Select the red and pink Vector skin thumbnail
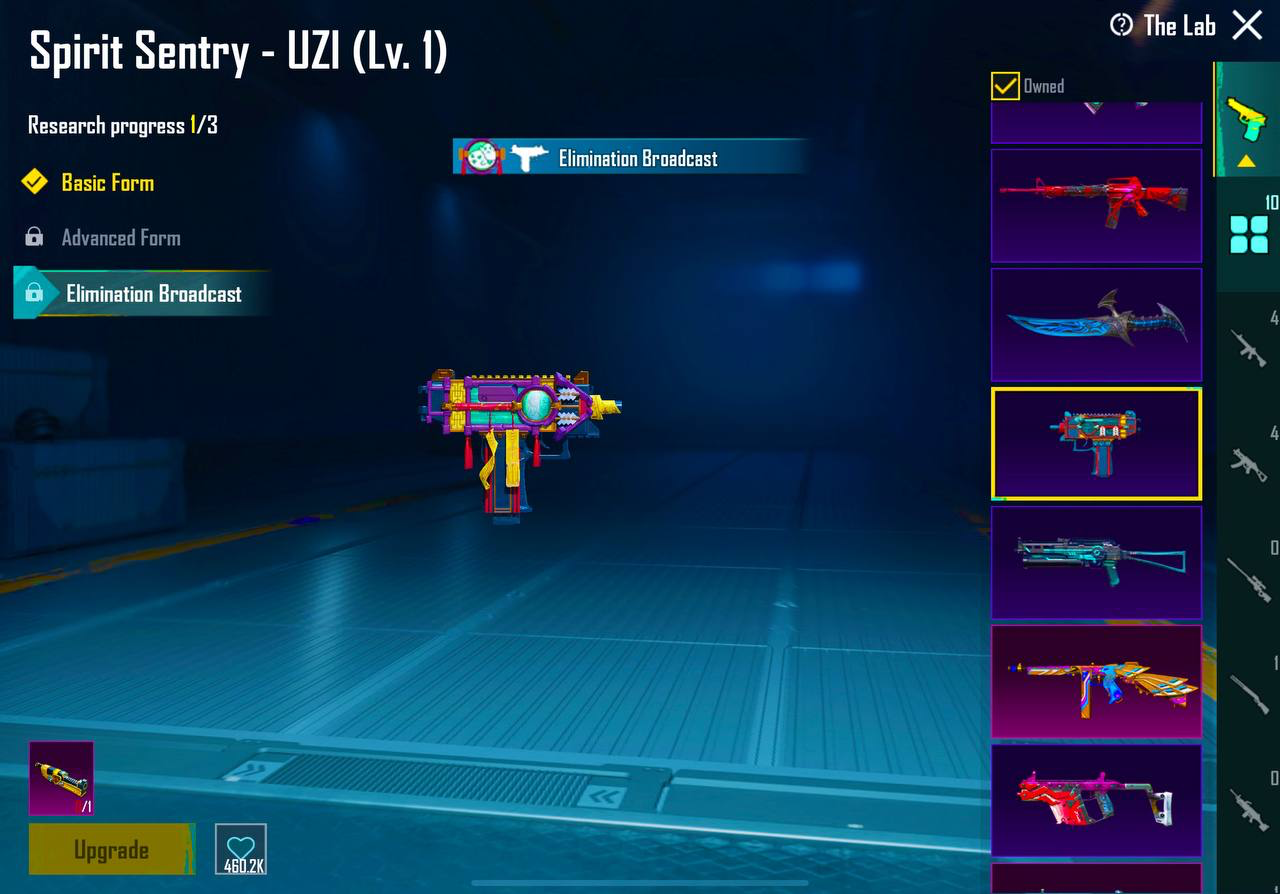Image resolution: width=1280 pixels, height=894 pixels. [x=1096, y=800]
